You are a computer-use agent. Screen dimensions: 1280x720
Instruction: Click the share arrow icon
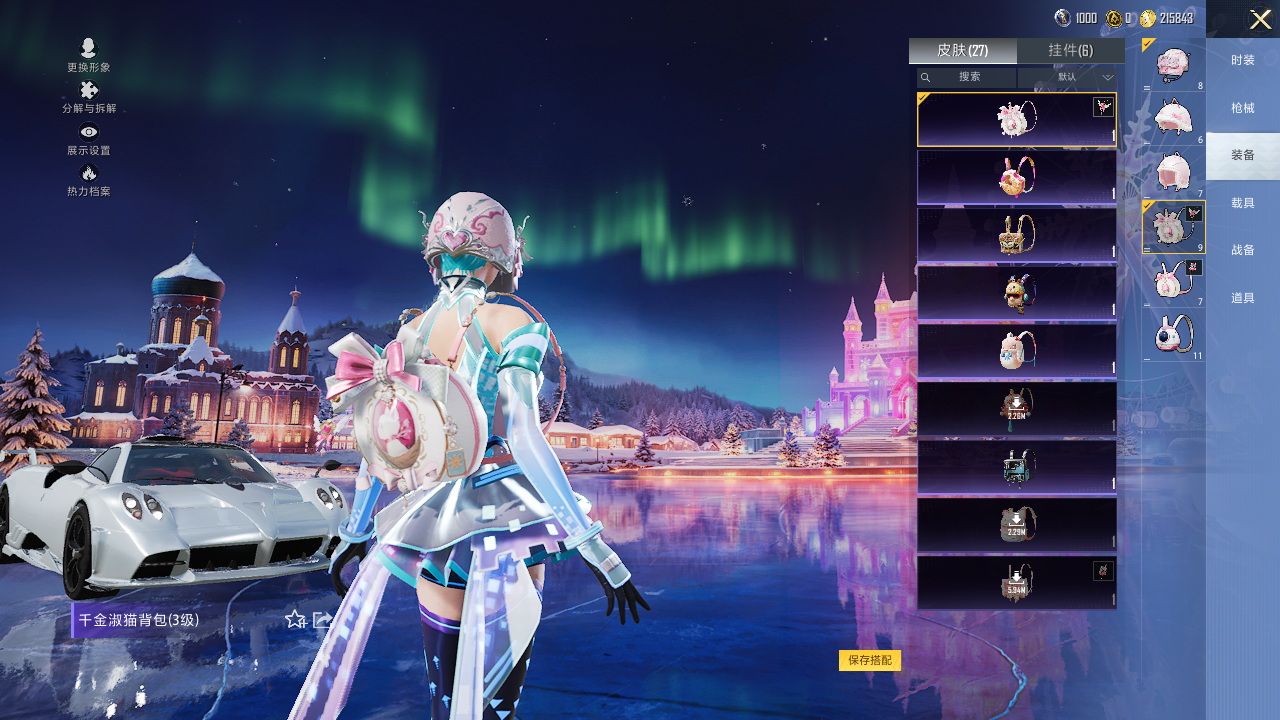322,620
